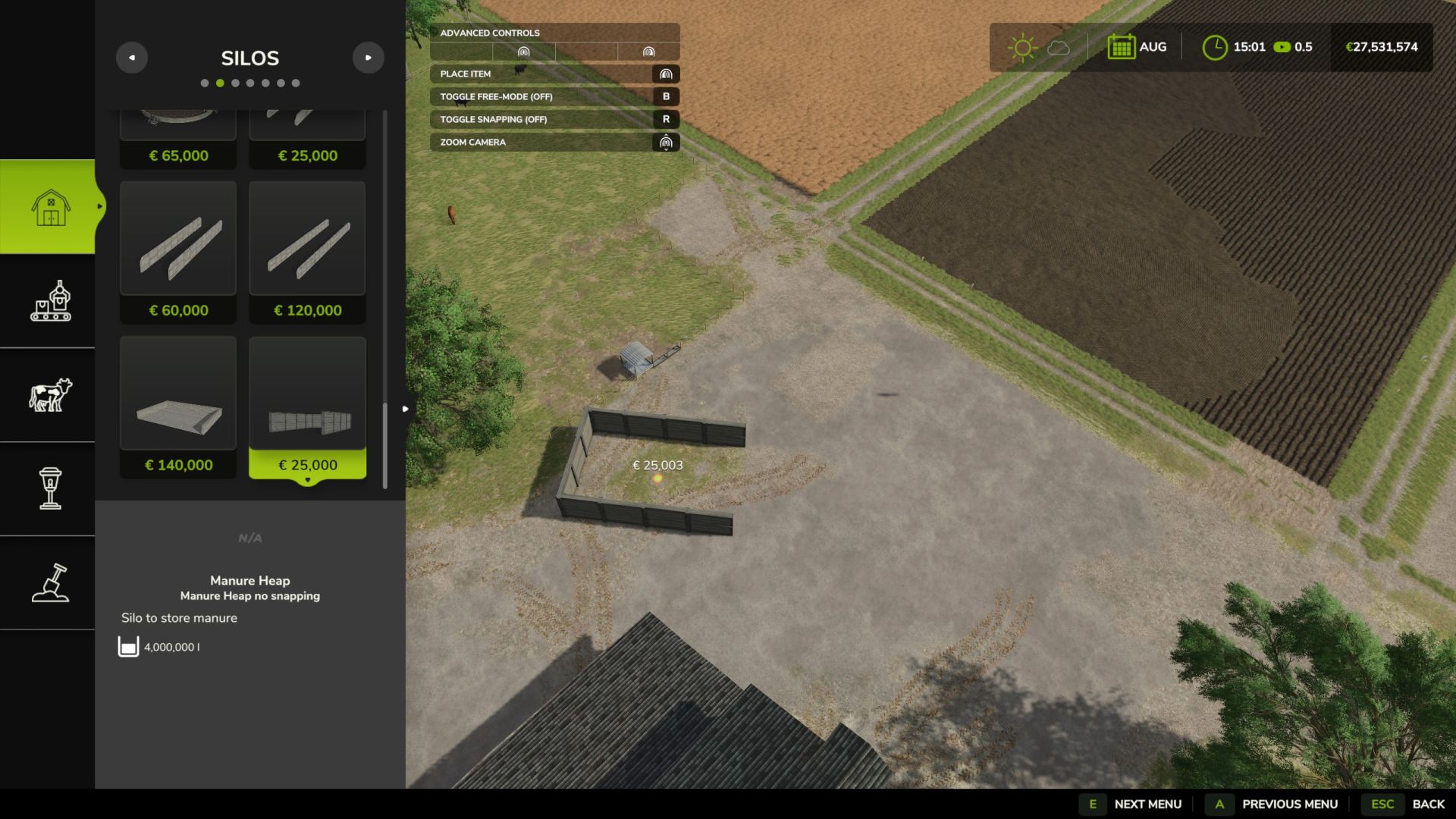Click the silo list scrollbar
Screen dimensions: 1456x819
(x=385, y=446)
